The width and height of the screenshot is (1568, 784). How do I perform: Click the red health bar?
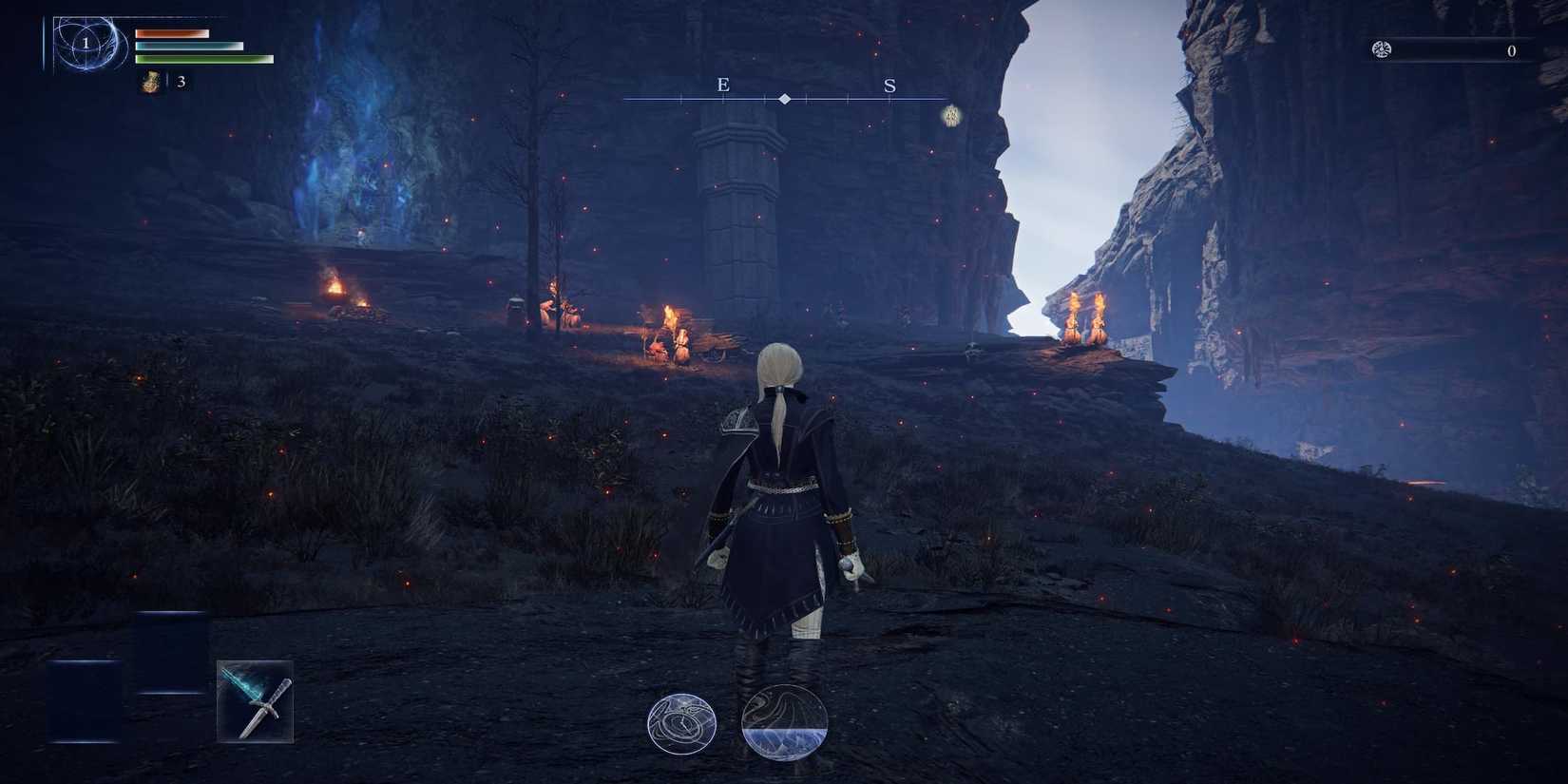[171, 31]
